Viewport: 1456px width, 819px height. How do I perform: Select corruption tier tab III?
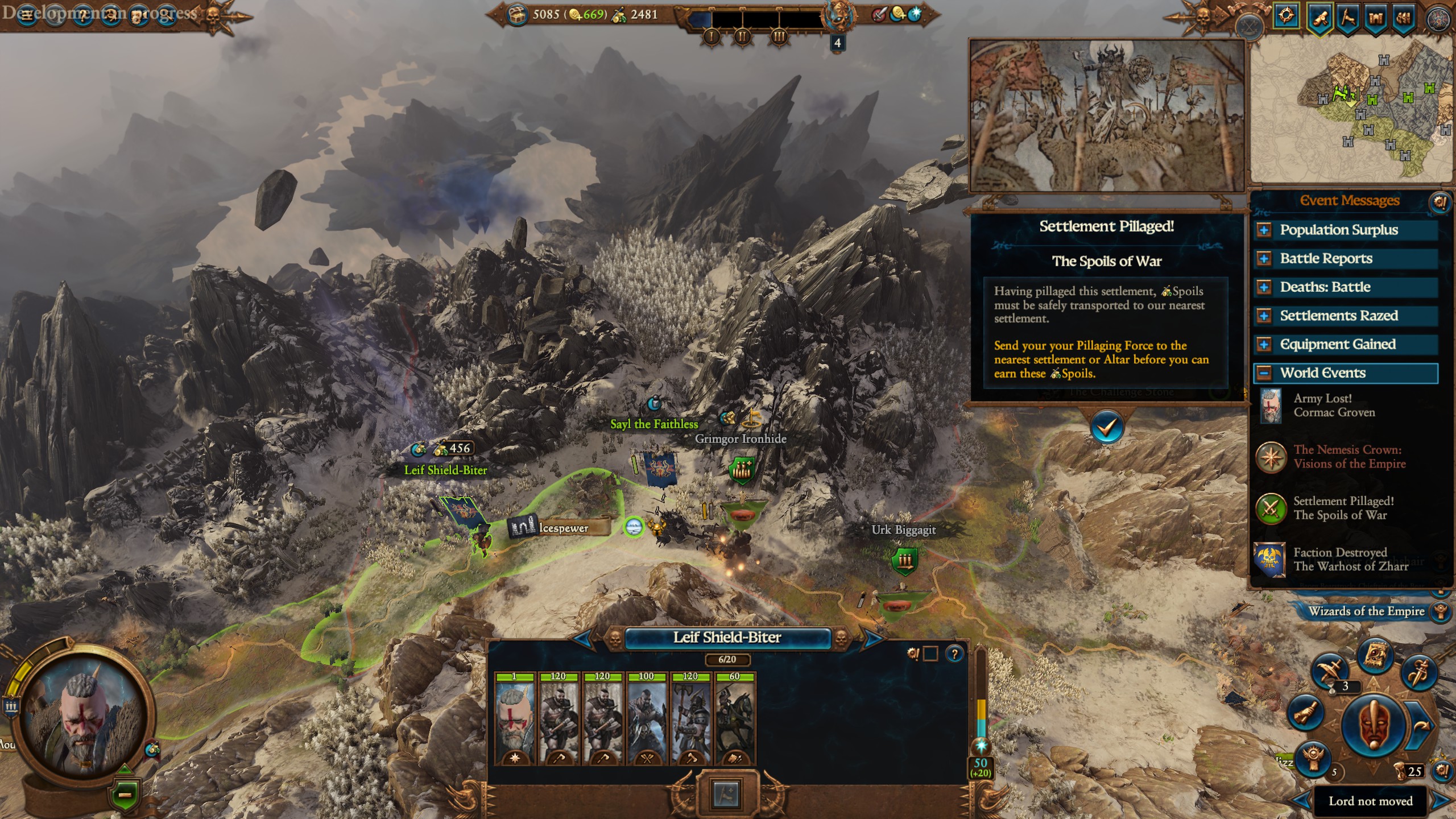click(779, 37)
